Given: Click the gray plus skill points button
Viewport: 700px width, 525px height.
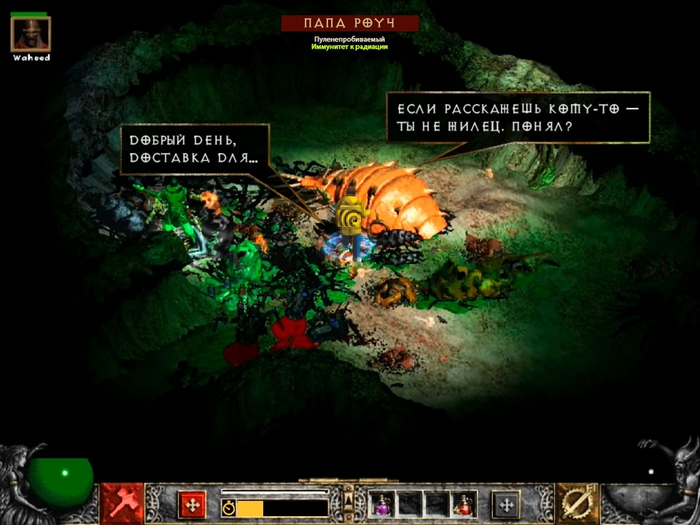Looking at the screenshot, I should pos(507,504).
